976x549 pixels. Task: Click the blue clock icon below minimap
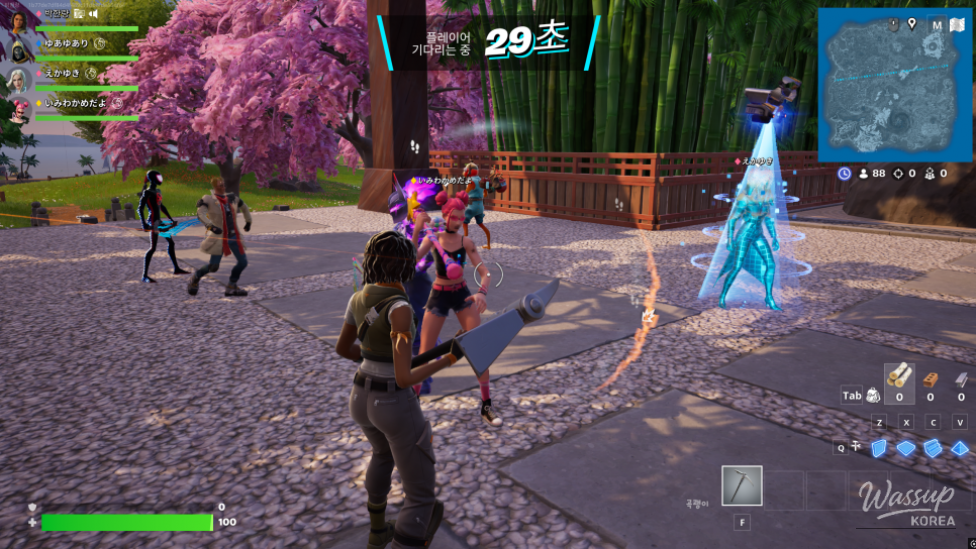[x=845, y=173]
